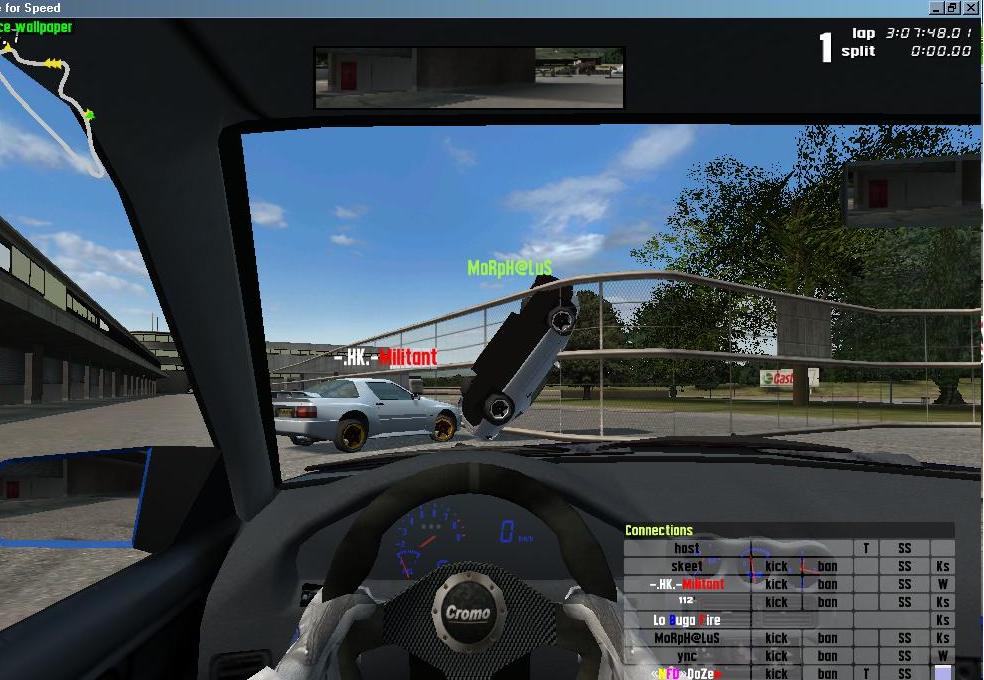This screenshot has width=984, height=680.
Task: Ban player skeet
Action: pyautogui.click(x=827, y=566)
